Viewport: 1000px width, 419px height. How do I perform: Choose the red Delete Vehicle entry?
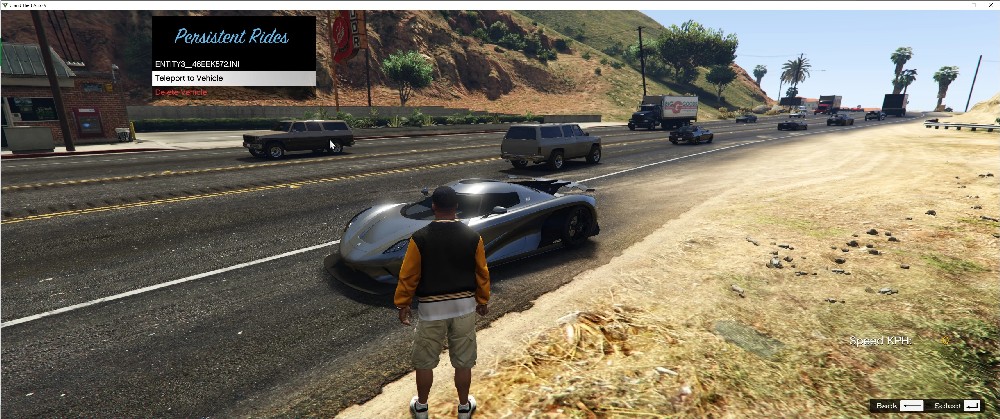181,92
